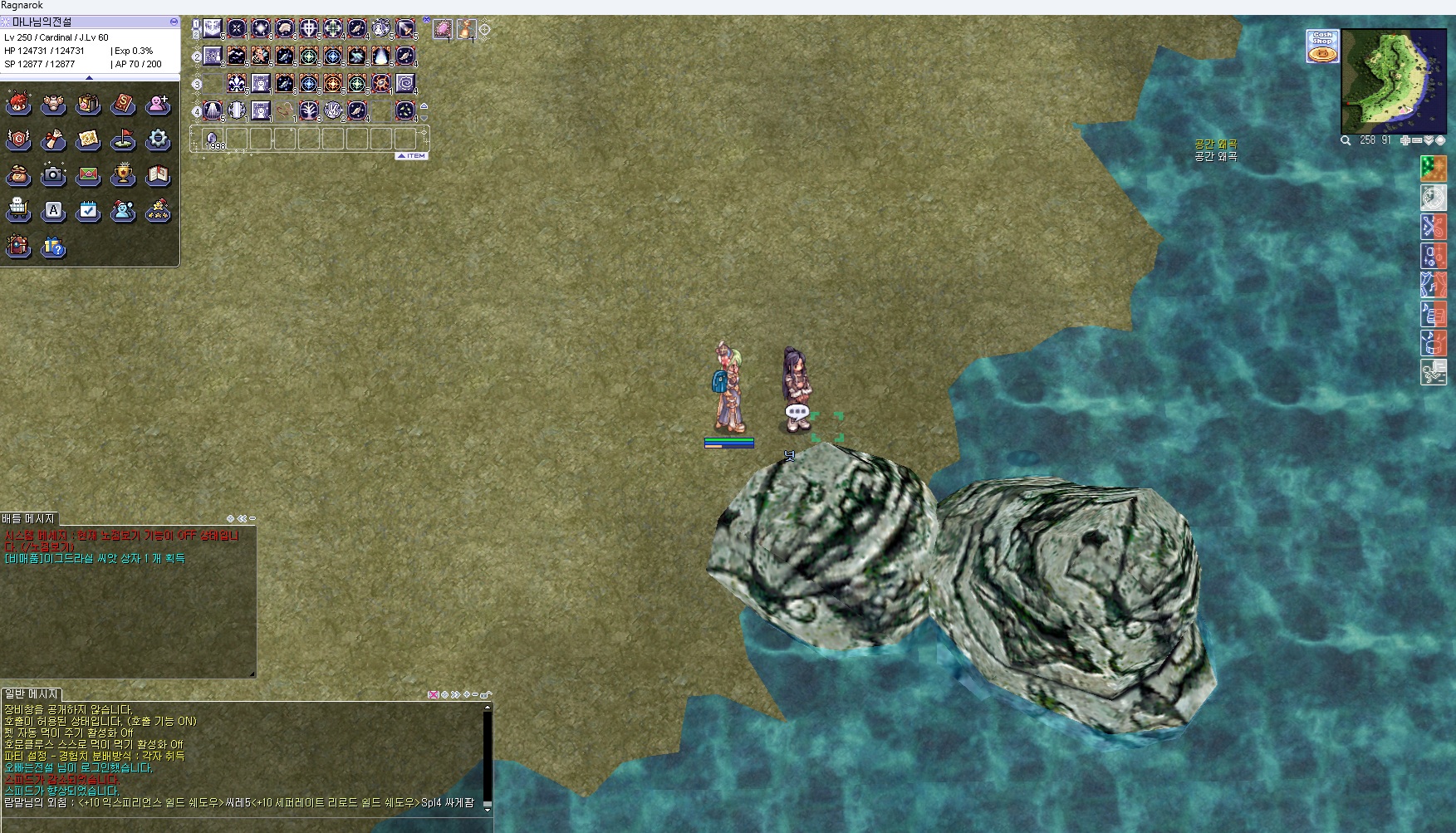This screenshot has width=1456, height=833.
Task: Open the shopping cart icon
Action: [18, 211]
